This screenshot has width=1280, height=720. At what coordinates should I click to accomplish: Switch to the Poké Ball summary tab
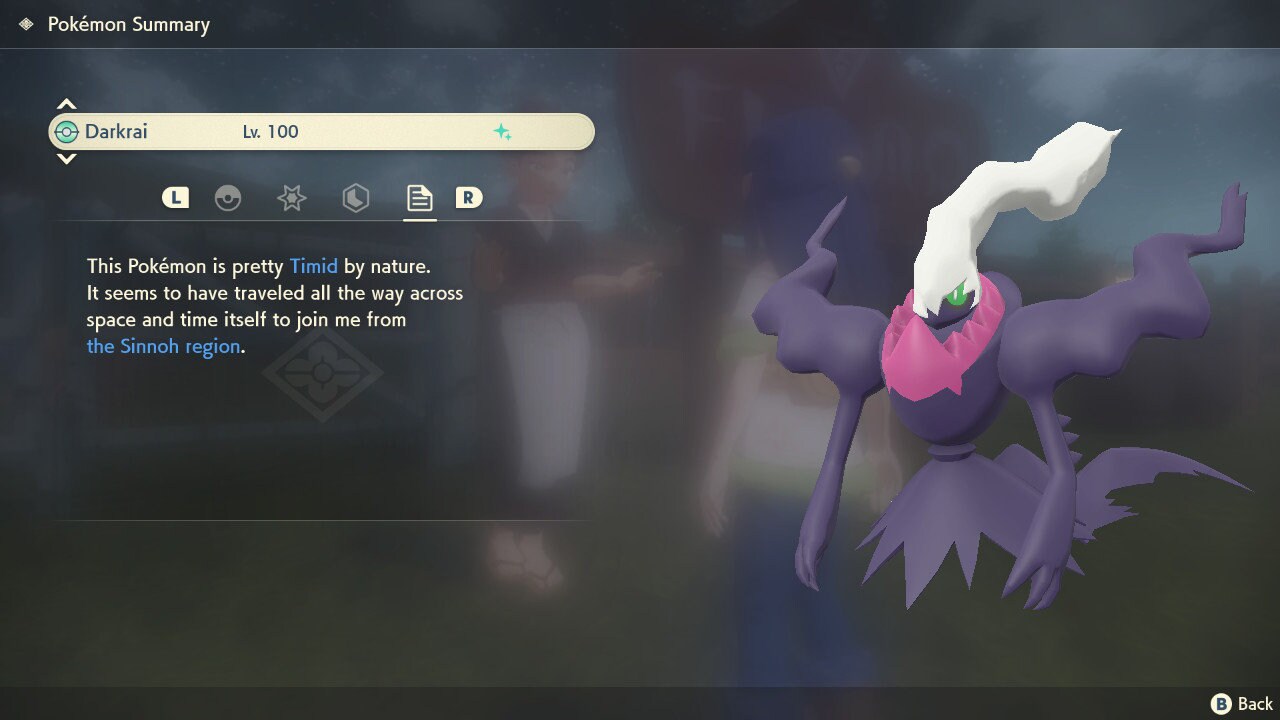[x=228, y=198]
